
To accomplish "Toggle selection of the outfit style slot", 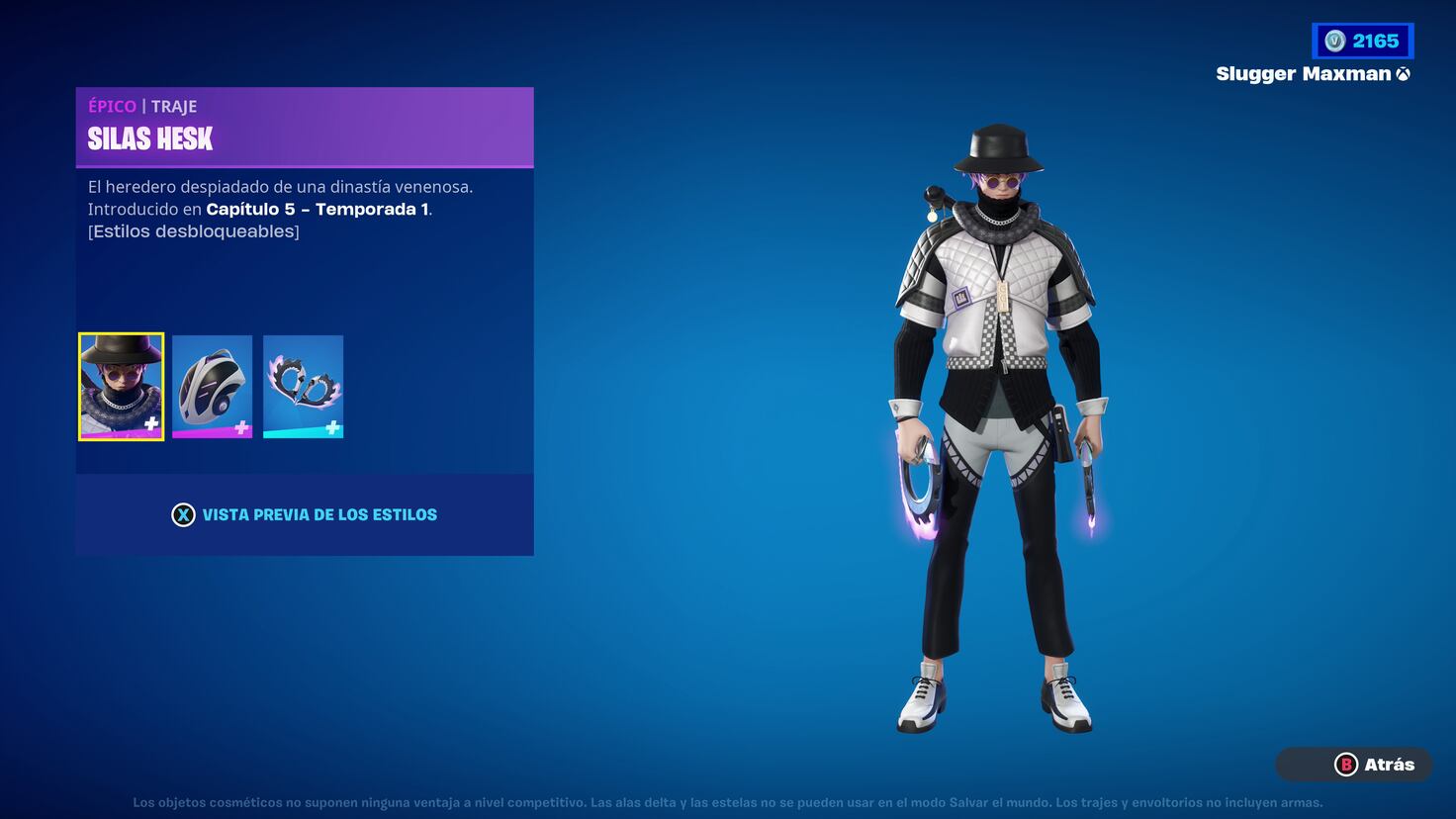I will 121,386.
